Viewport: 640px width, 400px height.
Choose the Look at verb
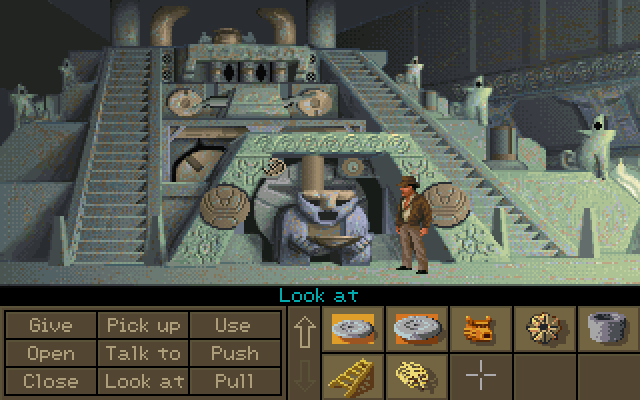[x=144, y=381]
